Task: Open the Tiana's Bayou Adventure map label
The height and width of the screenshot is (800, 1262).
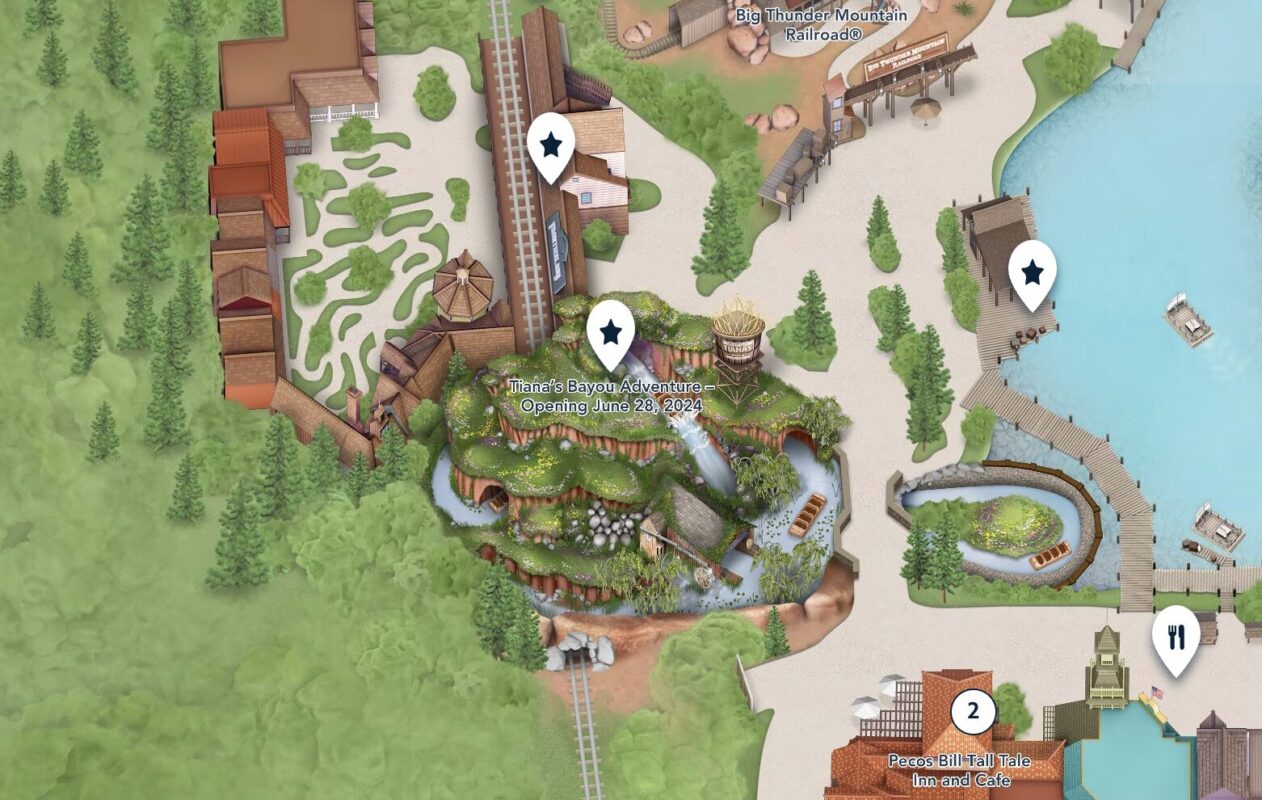Action: 611,396
